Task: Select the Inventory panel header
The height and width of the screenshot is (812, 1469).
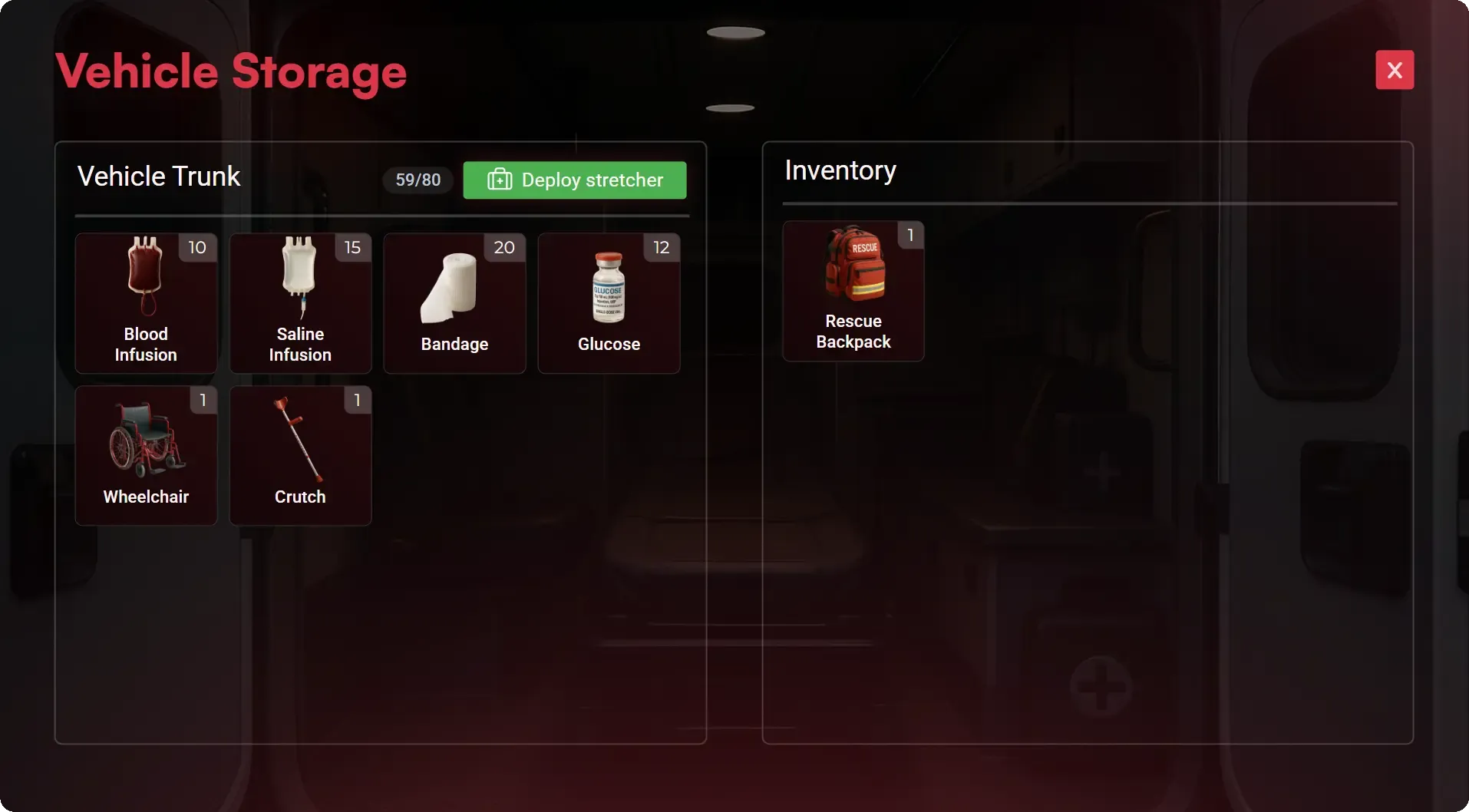Action: pyautogui.click(x=840, y=170)
